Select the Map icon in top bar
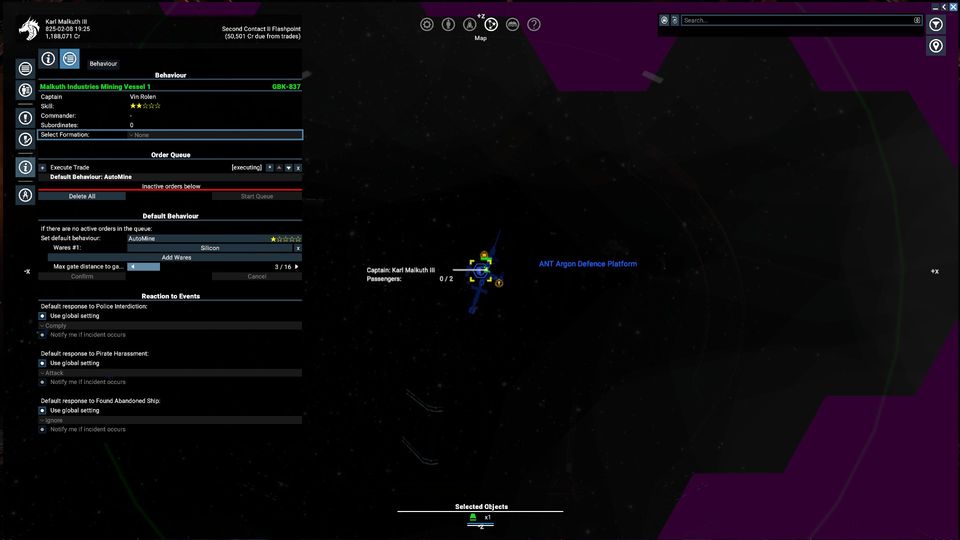The image size is (960, 540). [x=491, y=24]
